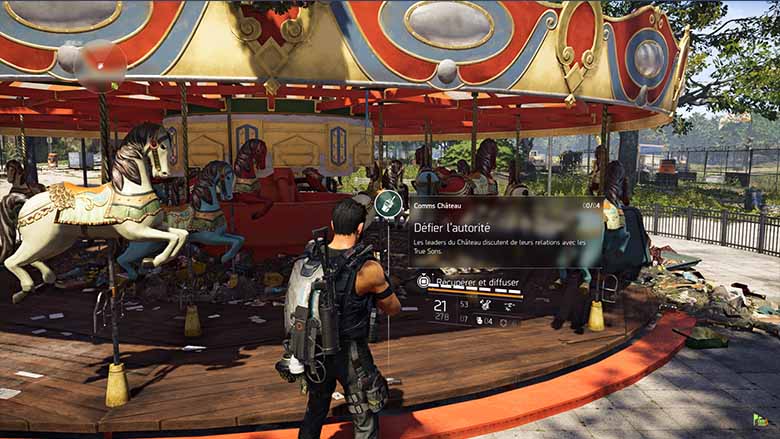Open the Défier l'autorité comms entry

452,227
